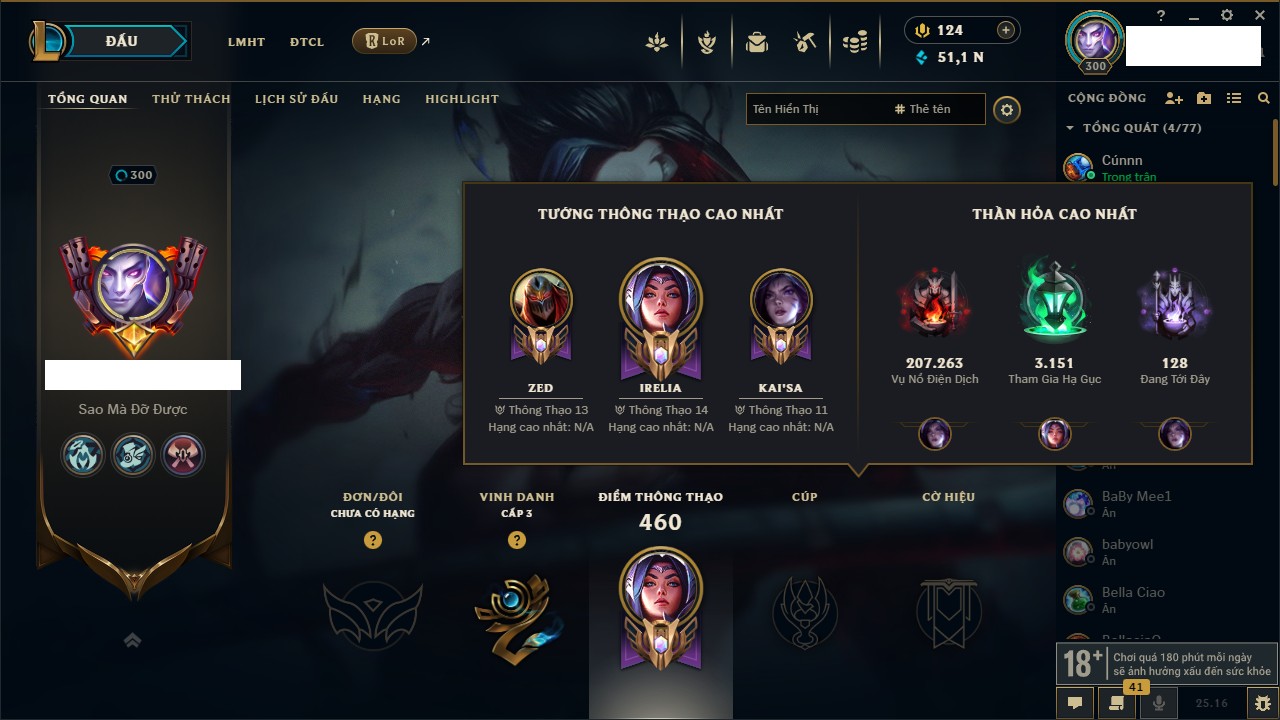Show the HIGHLIGHT tab
1280x720 pixels.
point(461,99)
